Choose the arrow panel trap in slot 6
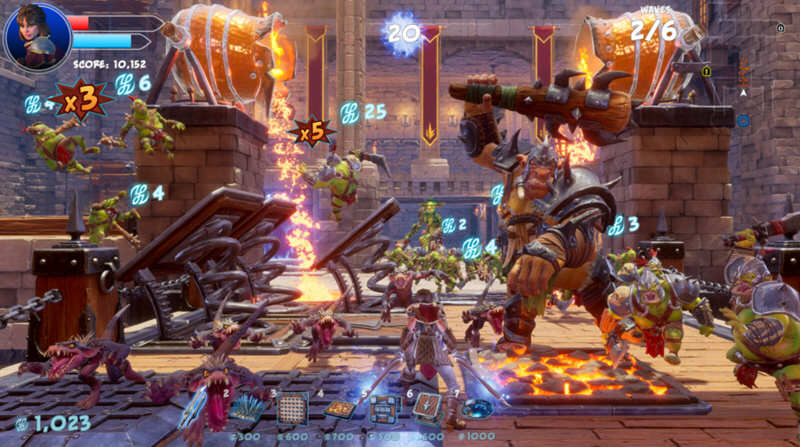Screen dimensions: 800x447 428,407
